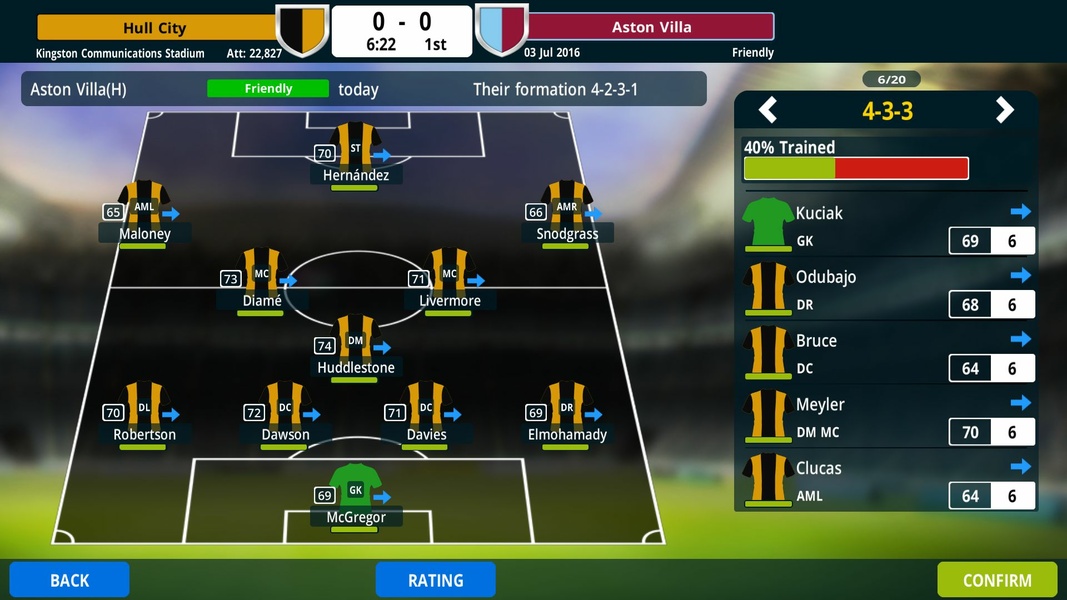Viewport: 1067px width, 600px height.
Task: Switch to the previous formation arrow
Action: coord(768,110)
